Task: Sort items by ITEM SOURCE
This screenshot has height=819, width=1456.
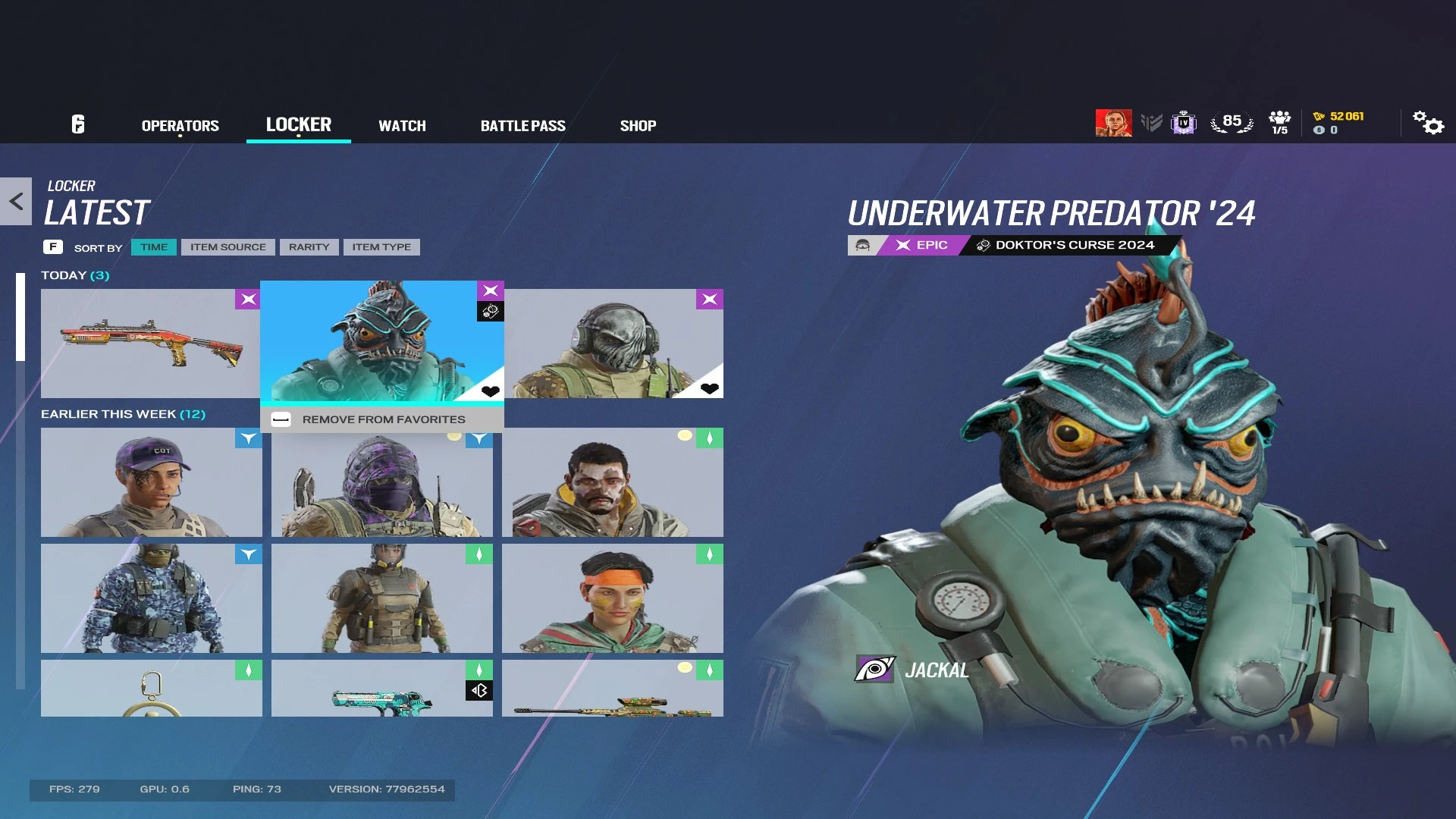Action: pos(227,246)
